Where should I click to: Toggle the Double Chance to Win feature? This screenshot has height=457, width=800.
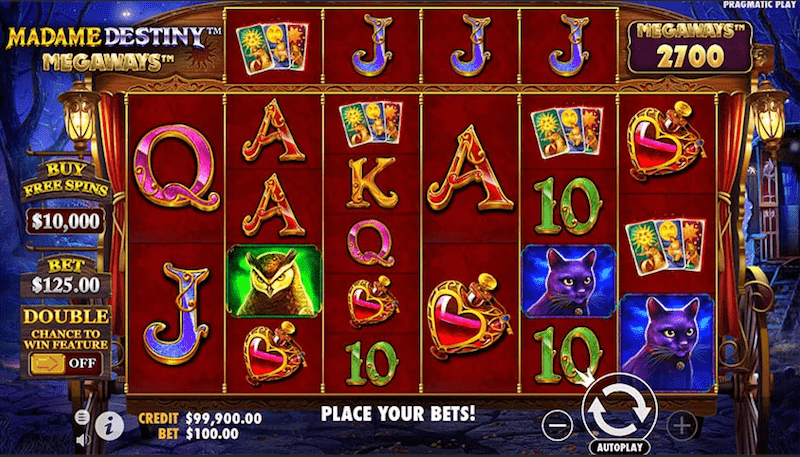(x=64, y=362)
